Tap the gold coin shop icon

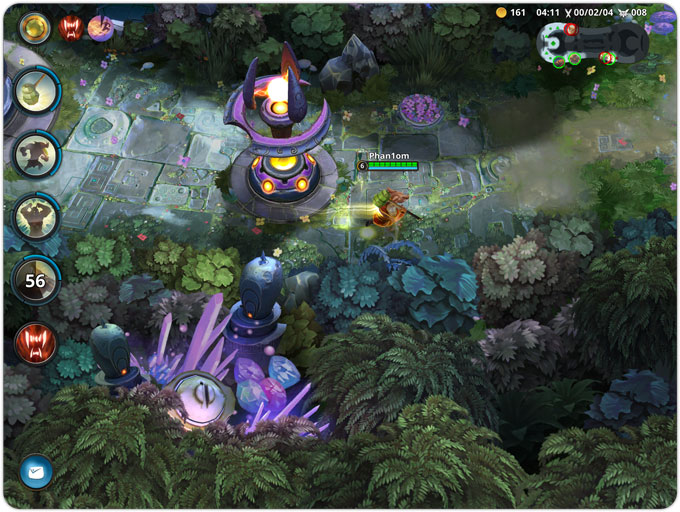[x=502, y=13]
